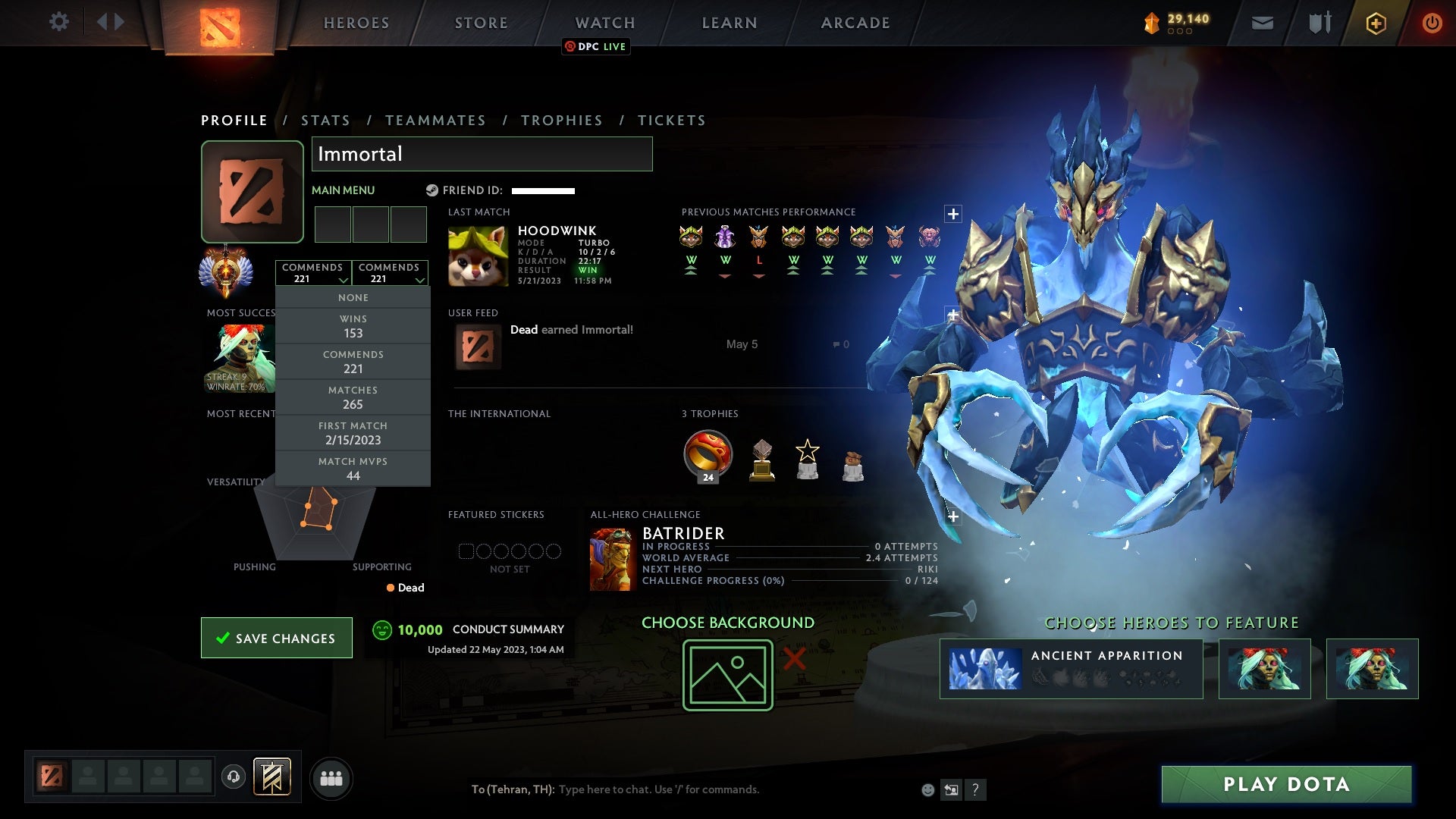Select the MATCH MVPS stat option
1456x819 pixels.
pos(353,468)
